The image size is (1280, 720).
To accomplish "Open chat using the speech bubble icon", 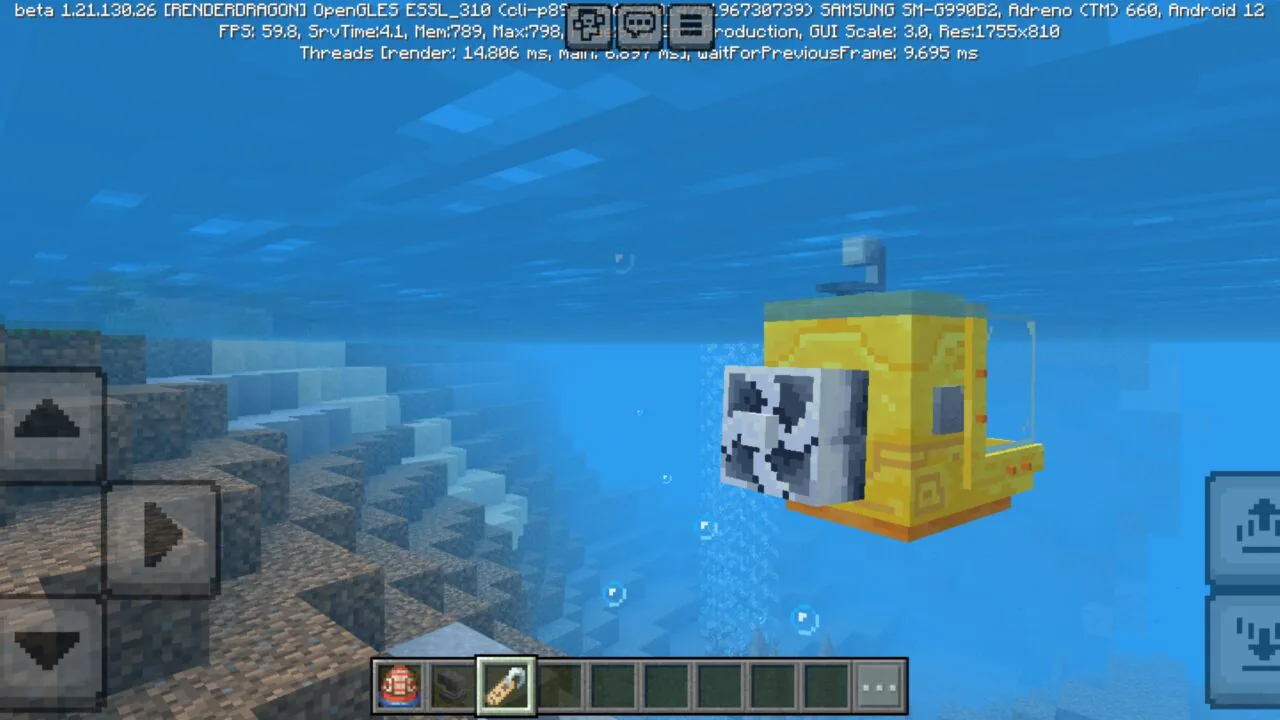I will click(x=640, y=26).
